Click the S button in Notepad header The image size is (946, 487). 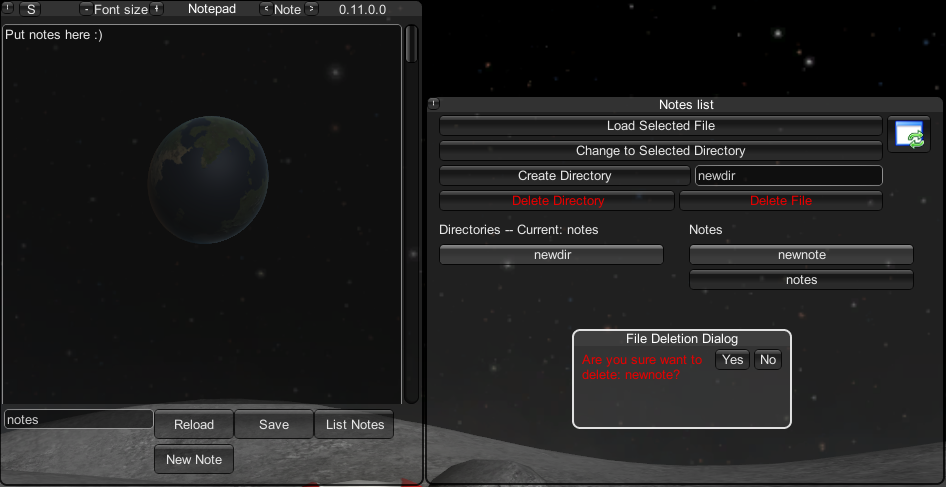[x=31, y=9]
